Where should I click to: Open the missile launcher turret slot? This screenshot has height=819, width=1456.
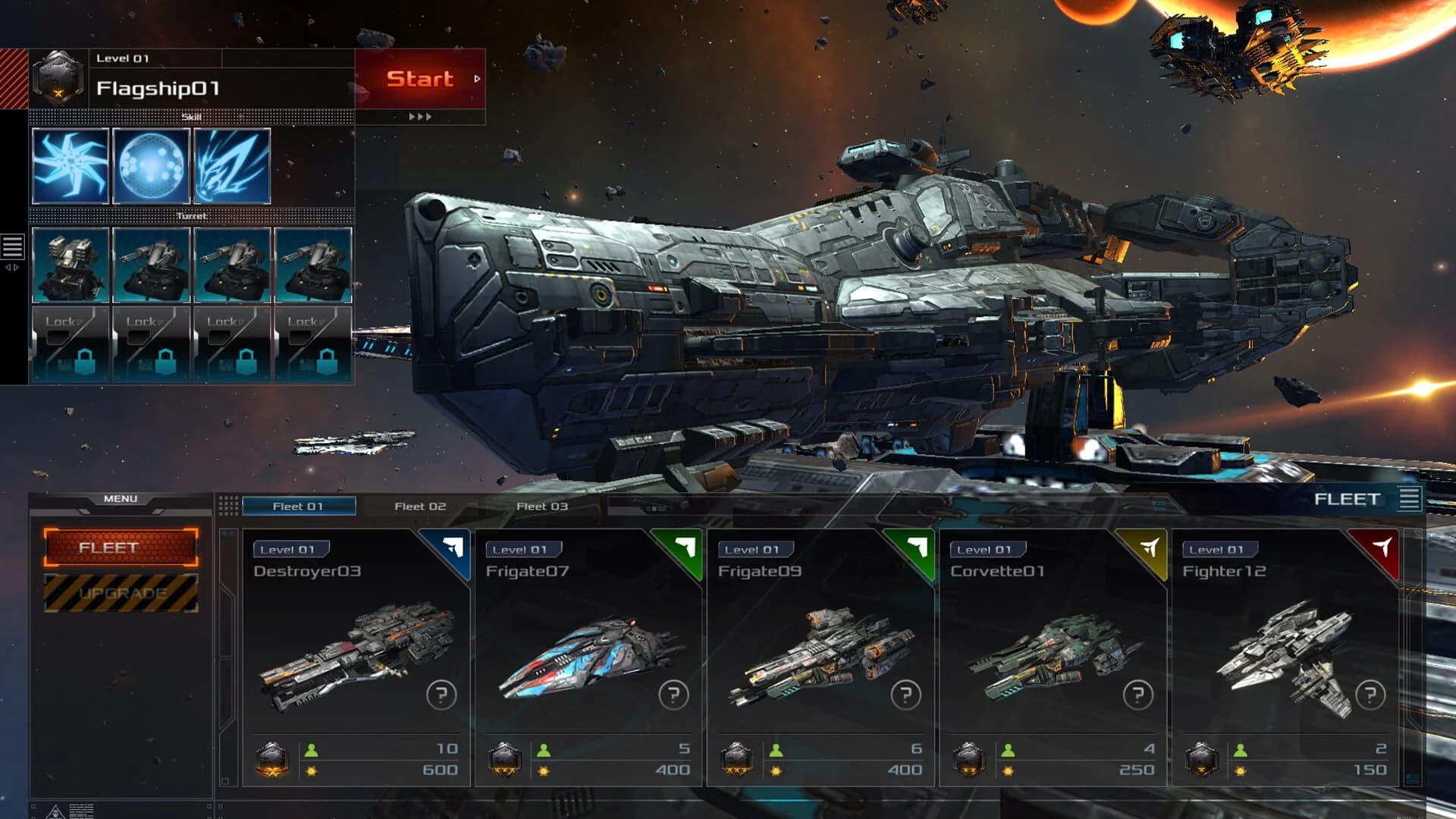click(70, 265)
